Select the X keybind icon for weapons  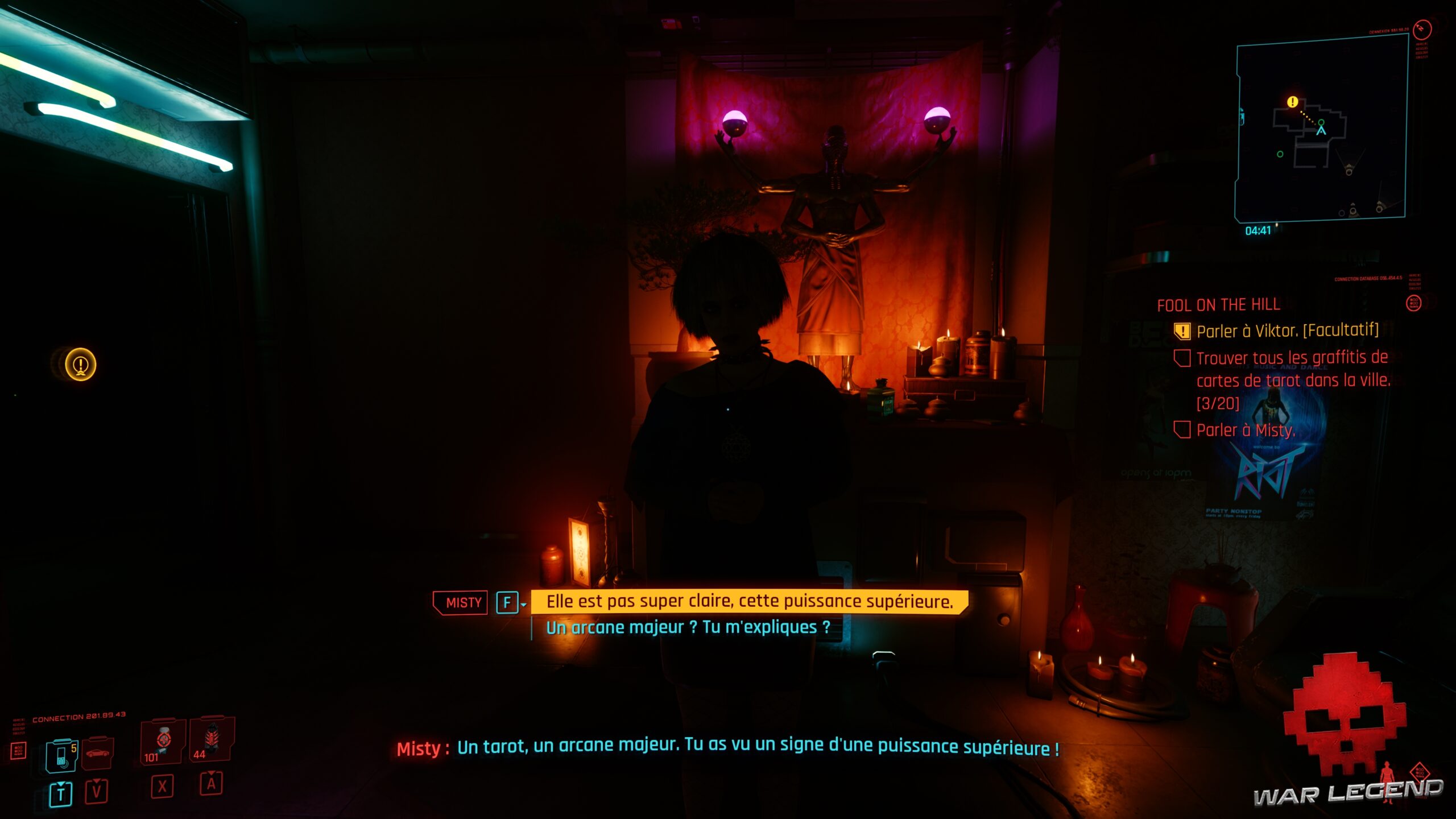(x=163, y=788)
